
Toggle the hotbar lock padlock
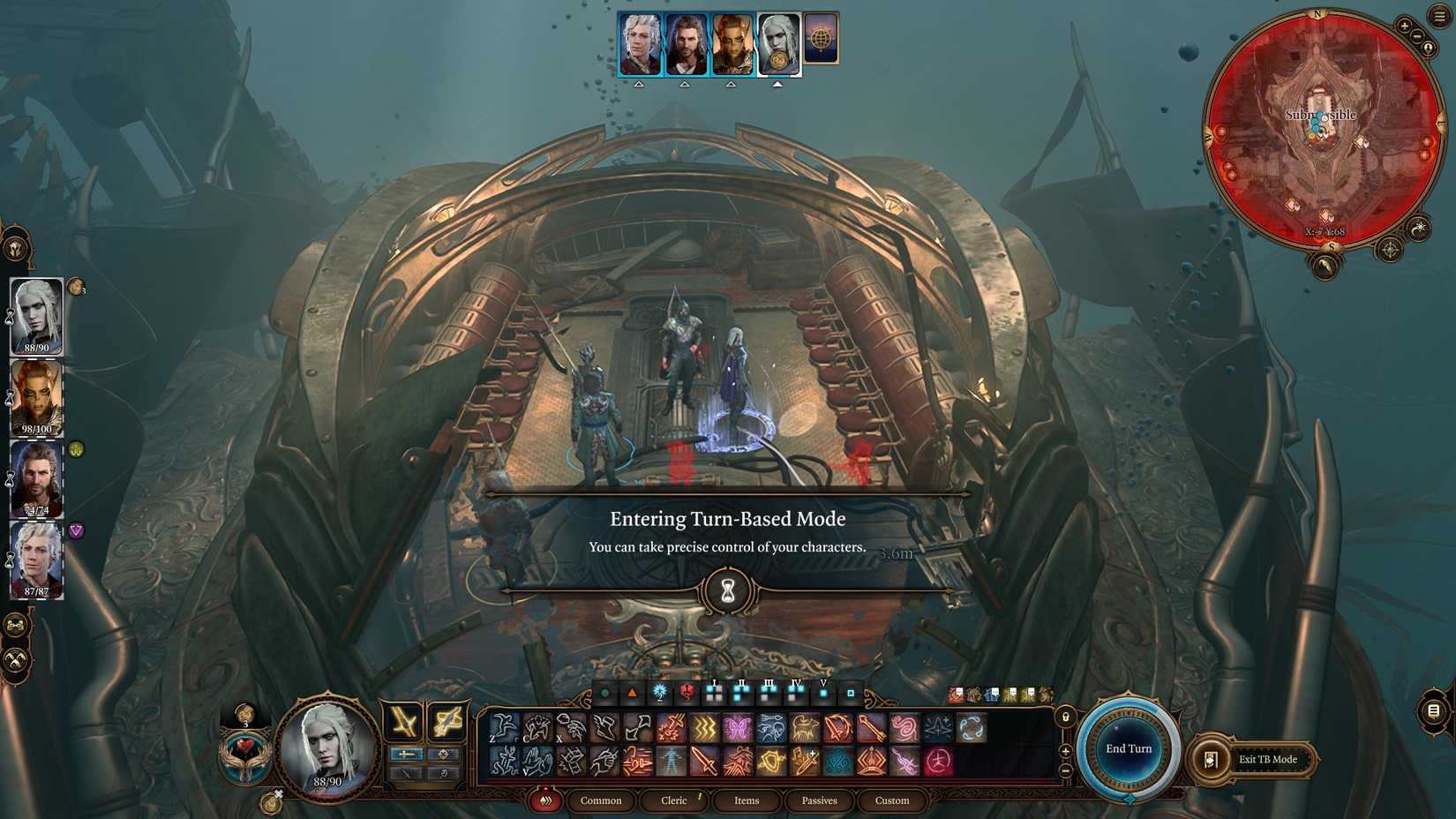(1065, 718)
